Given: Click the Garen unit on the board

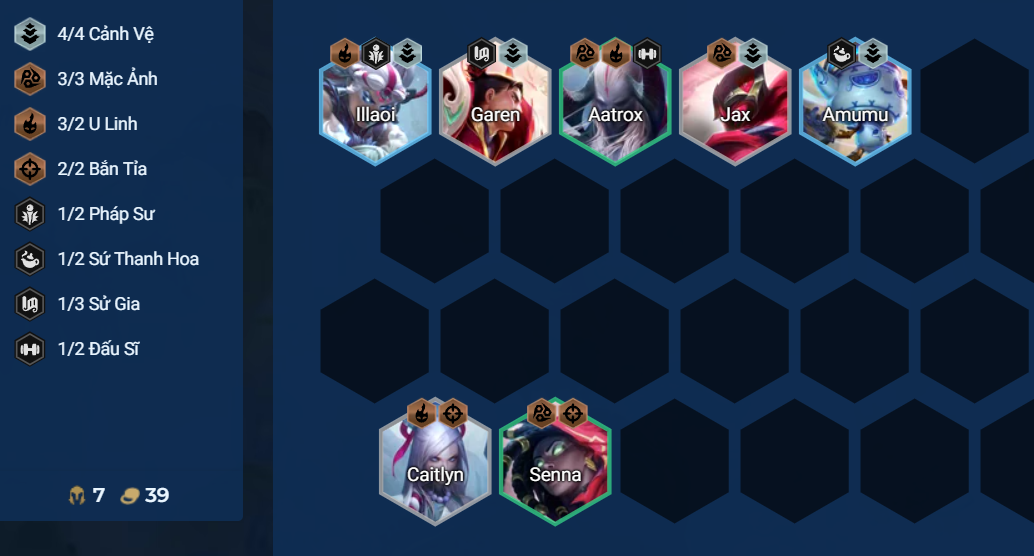Looking at the screenshot, I should pos(495,108).
